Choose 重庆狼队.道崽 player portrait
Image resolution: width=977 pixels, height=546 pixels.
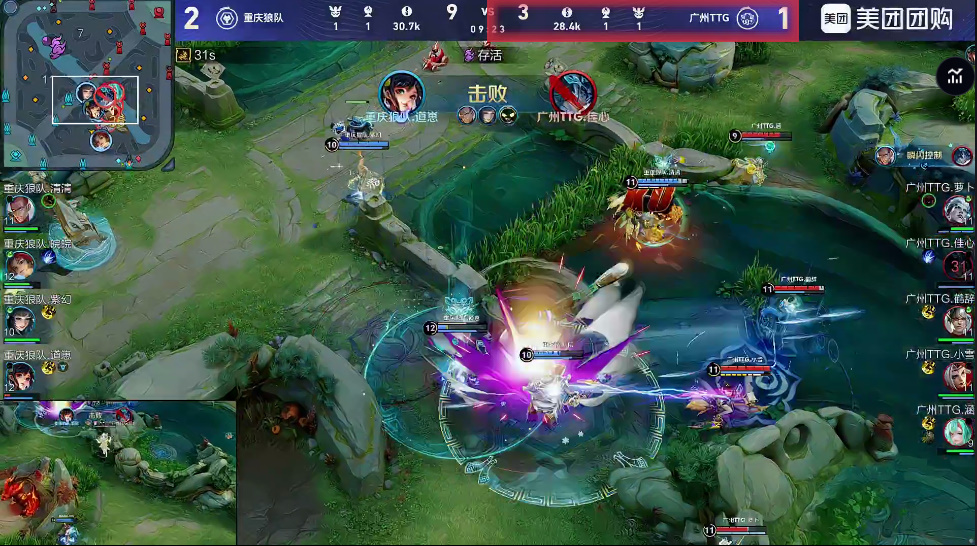coord(22,376)
